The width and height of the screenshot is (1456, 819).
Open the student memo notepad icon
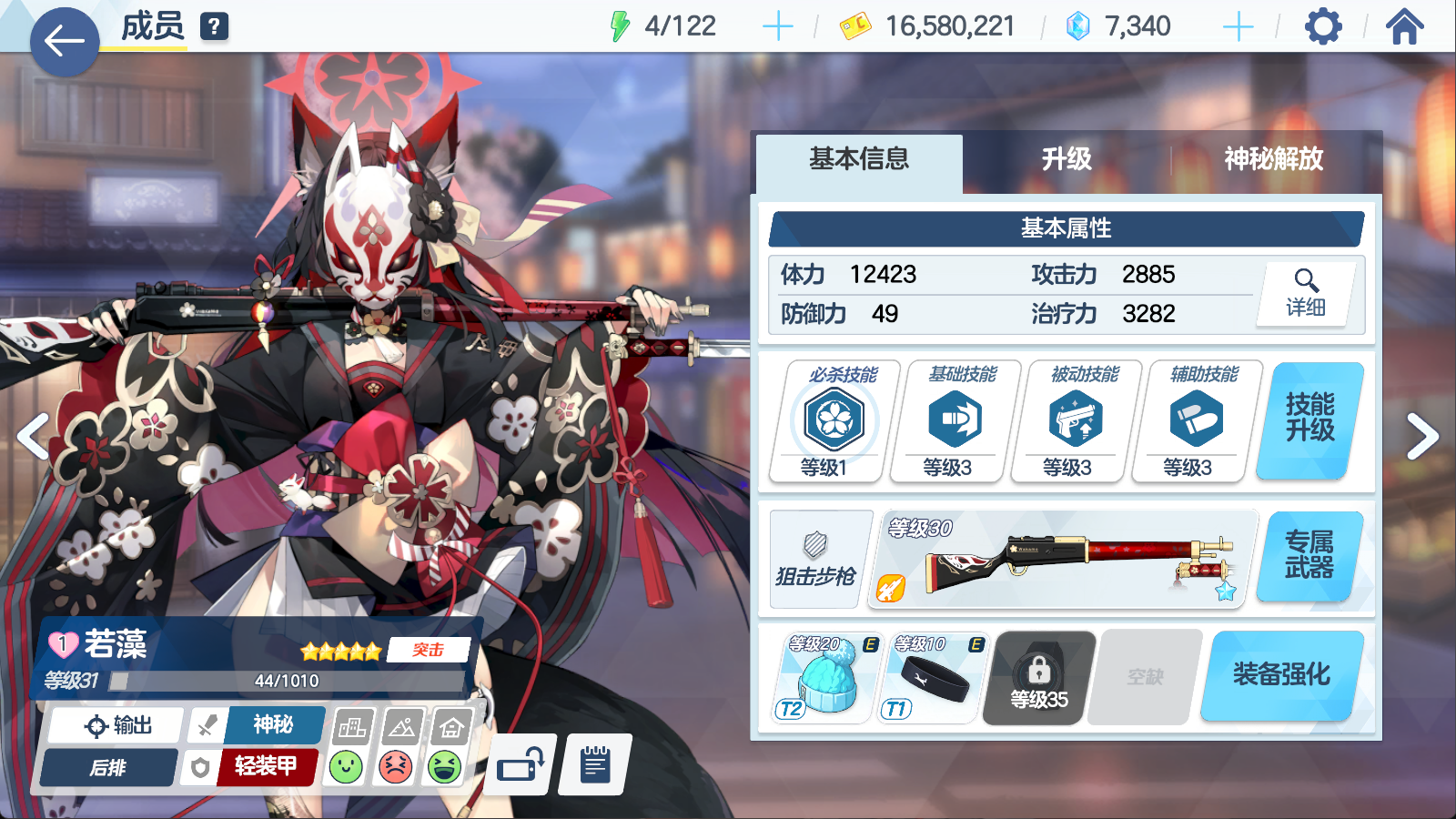click(592, 764)
